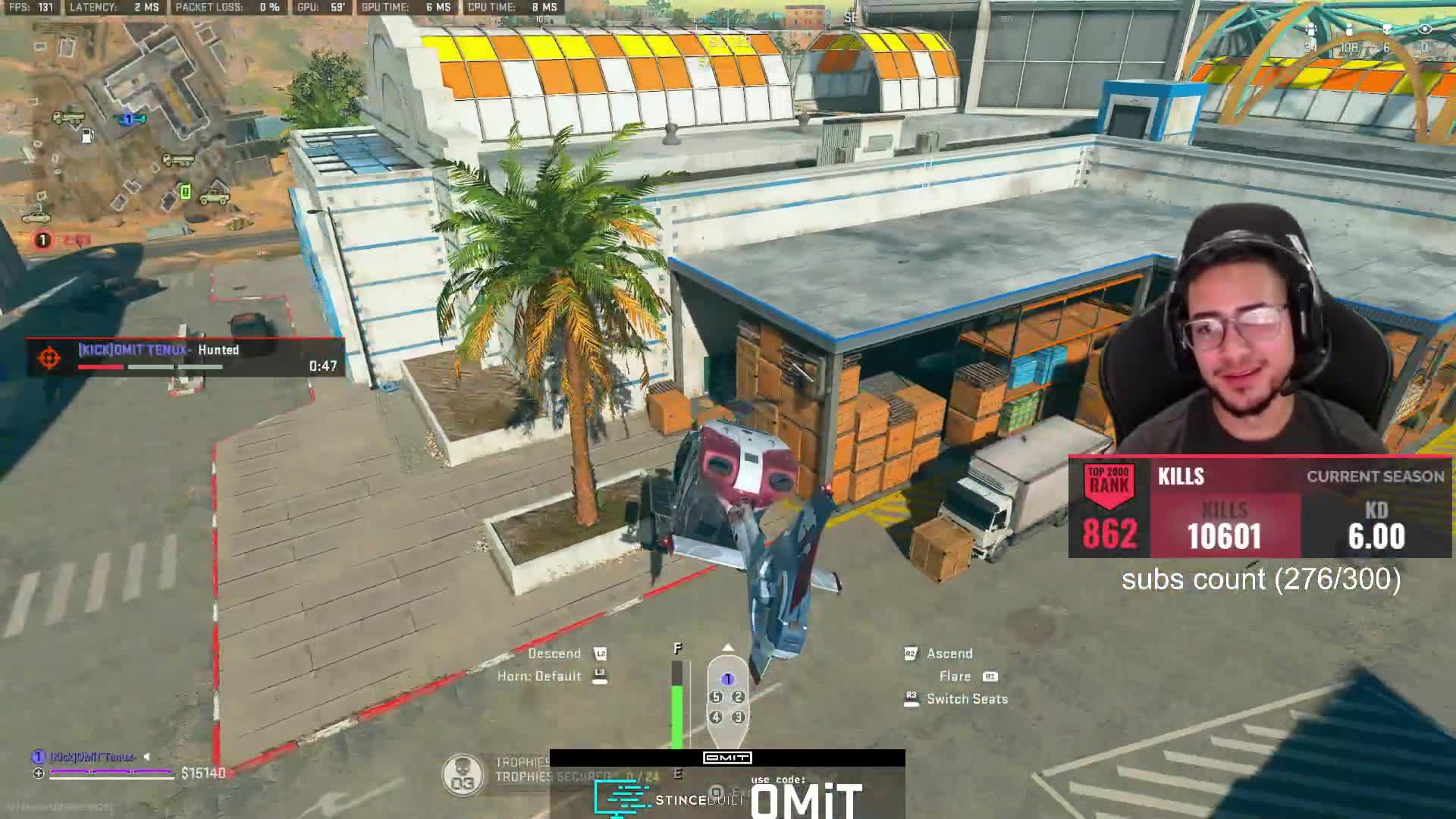Click the blue helicopter marker on the minimap

point(129,119)
